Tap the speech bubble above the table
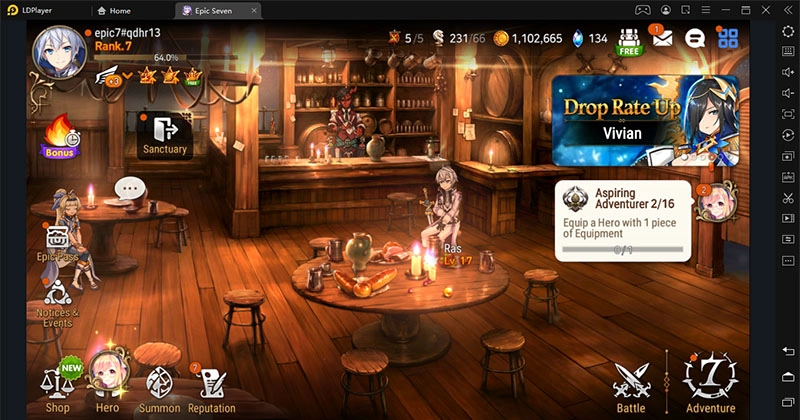 click(x=130, y=188)
